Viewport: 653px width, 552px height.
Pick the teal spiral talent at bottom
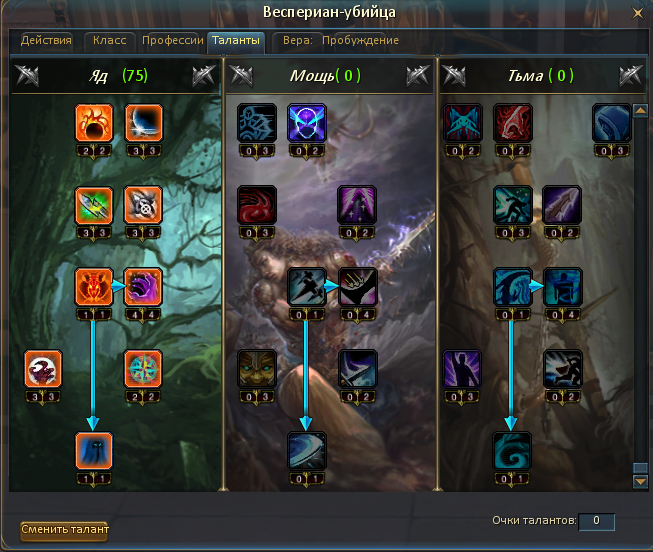(512, 450)
